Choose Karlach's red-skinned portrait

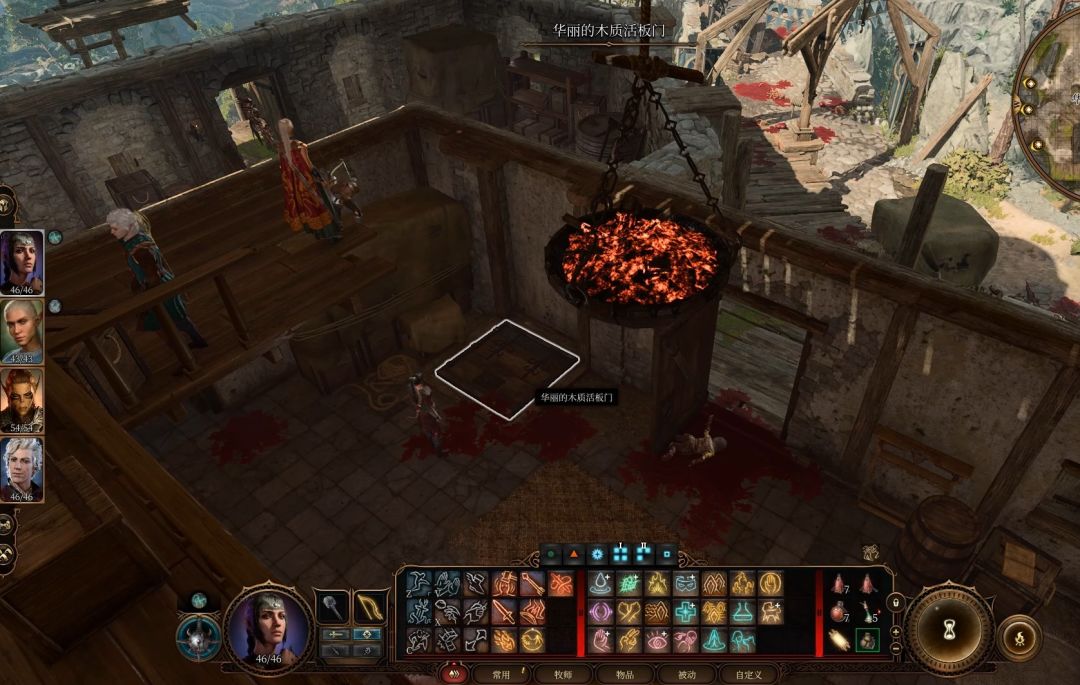click(21, 399)
